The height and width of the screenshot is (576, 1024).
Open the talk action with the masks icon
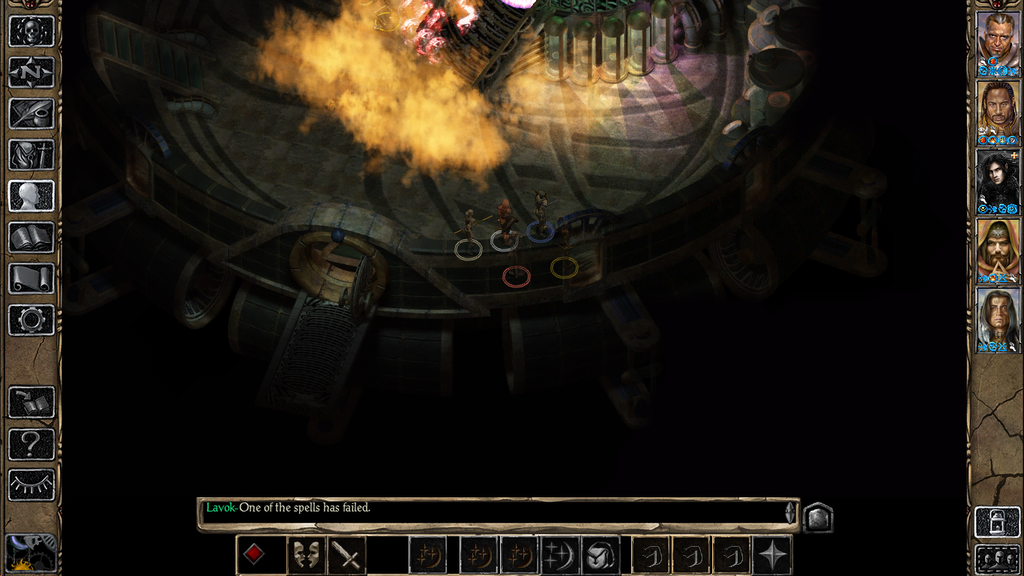(x=305, y=555)
